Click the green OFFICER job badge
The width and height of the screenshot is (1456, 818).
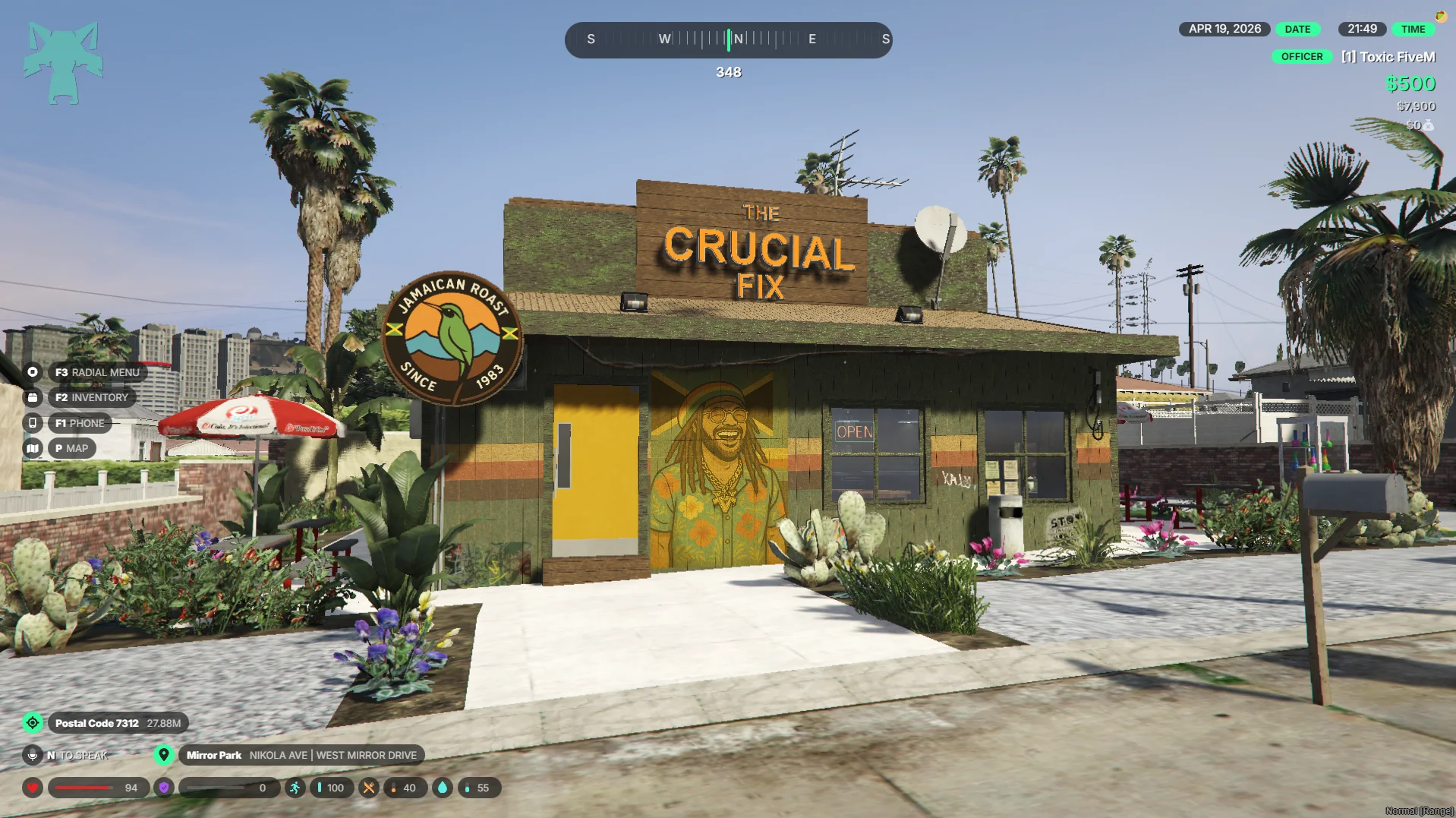tap(1301, 57)
